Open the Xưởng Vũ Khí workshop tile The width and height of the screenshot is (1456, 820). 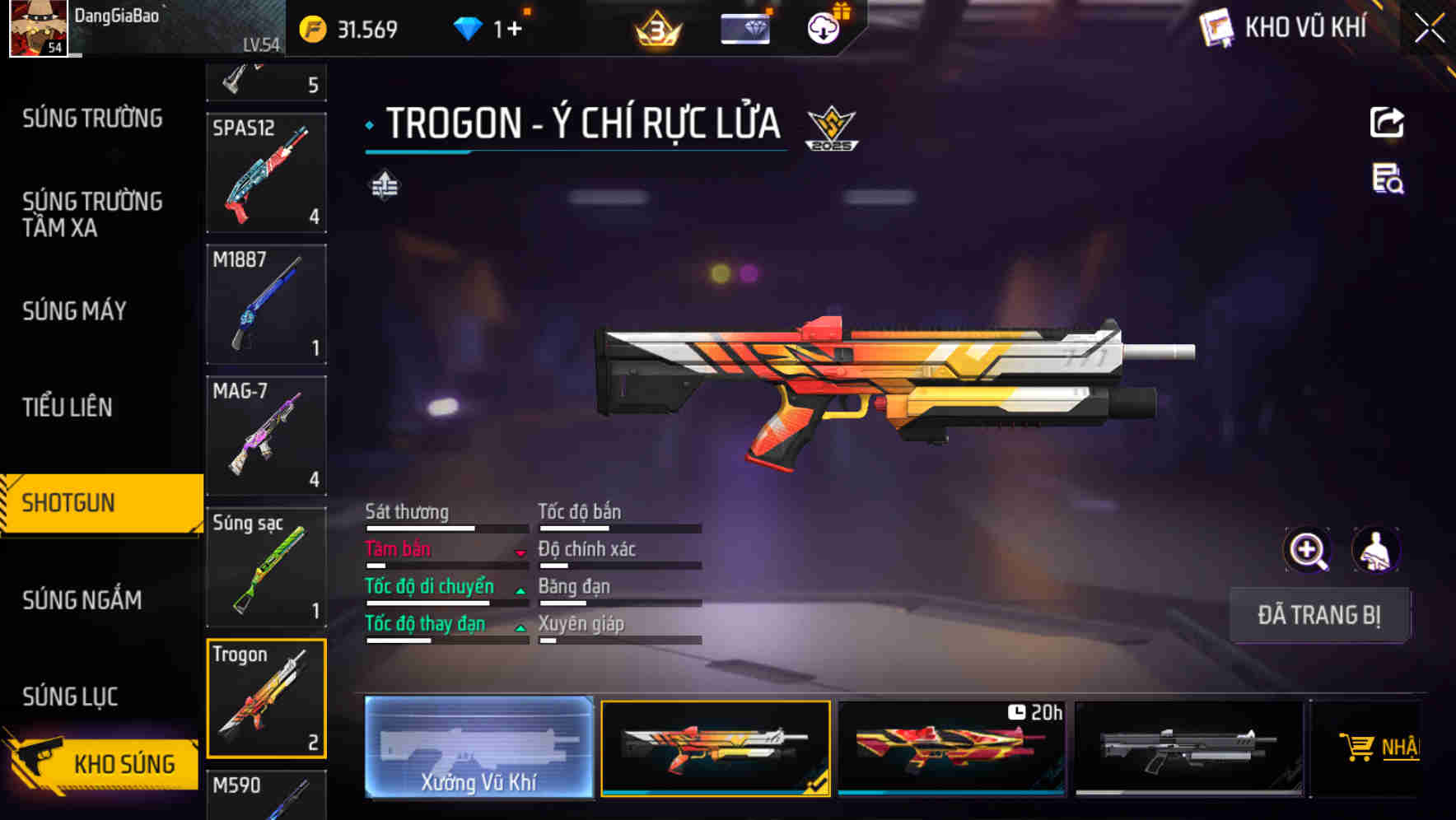point(478,748)
